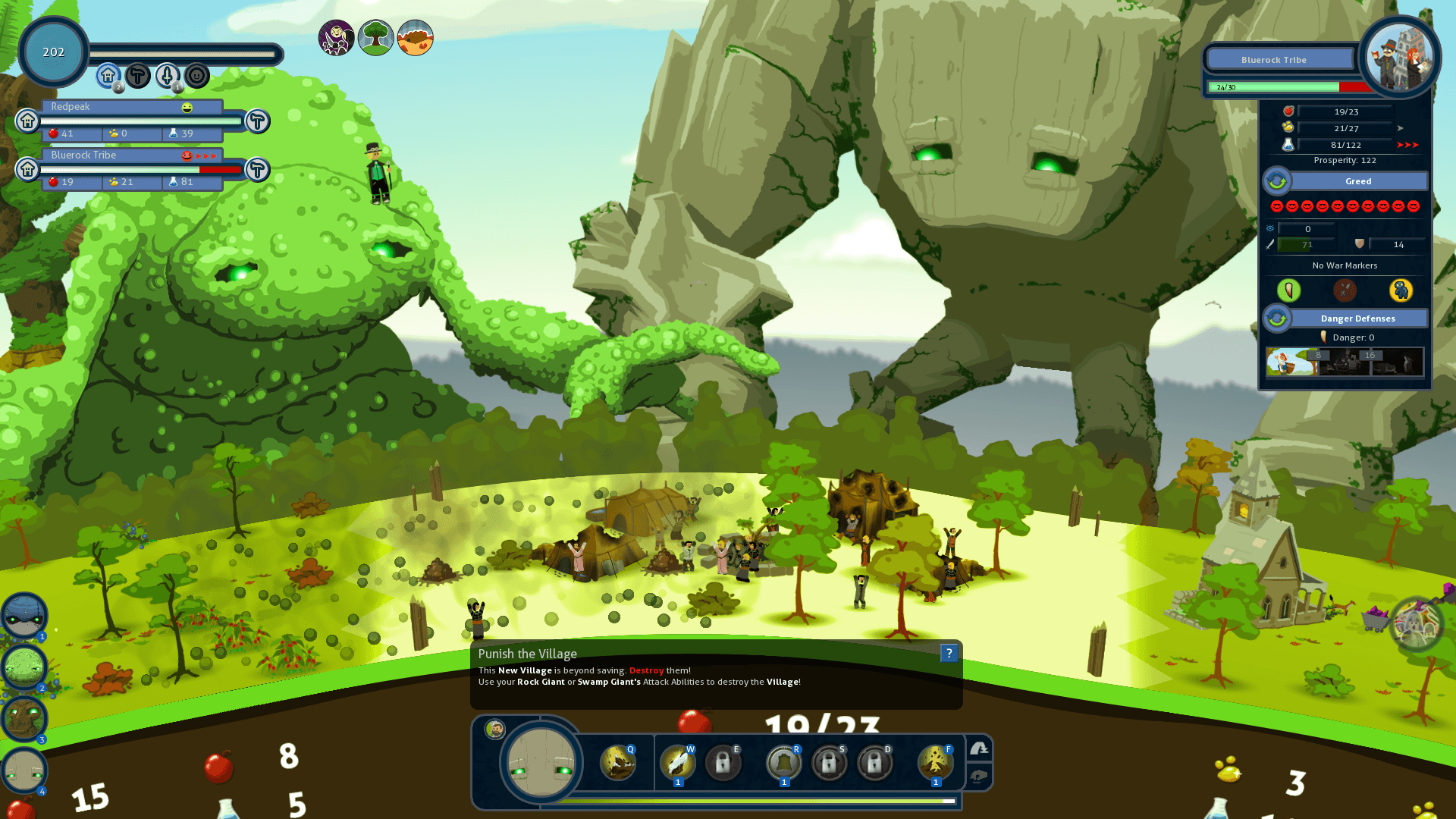Select the green Swamp Giant portrait
This screenshot has width=1456, height=819.
24,667
